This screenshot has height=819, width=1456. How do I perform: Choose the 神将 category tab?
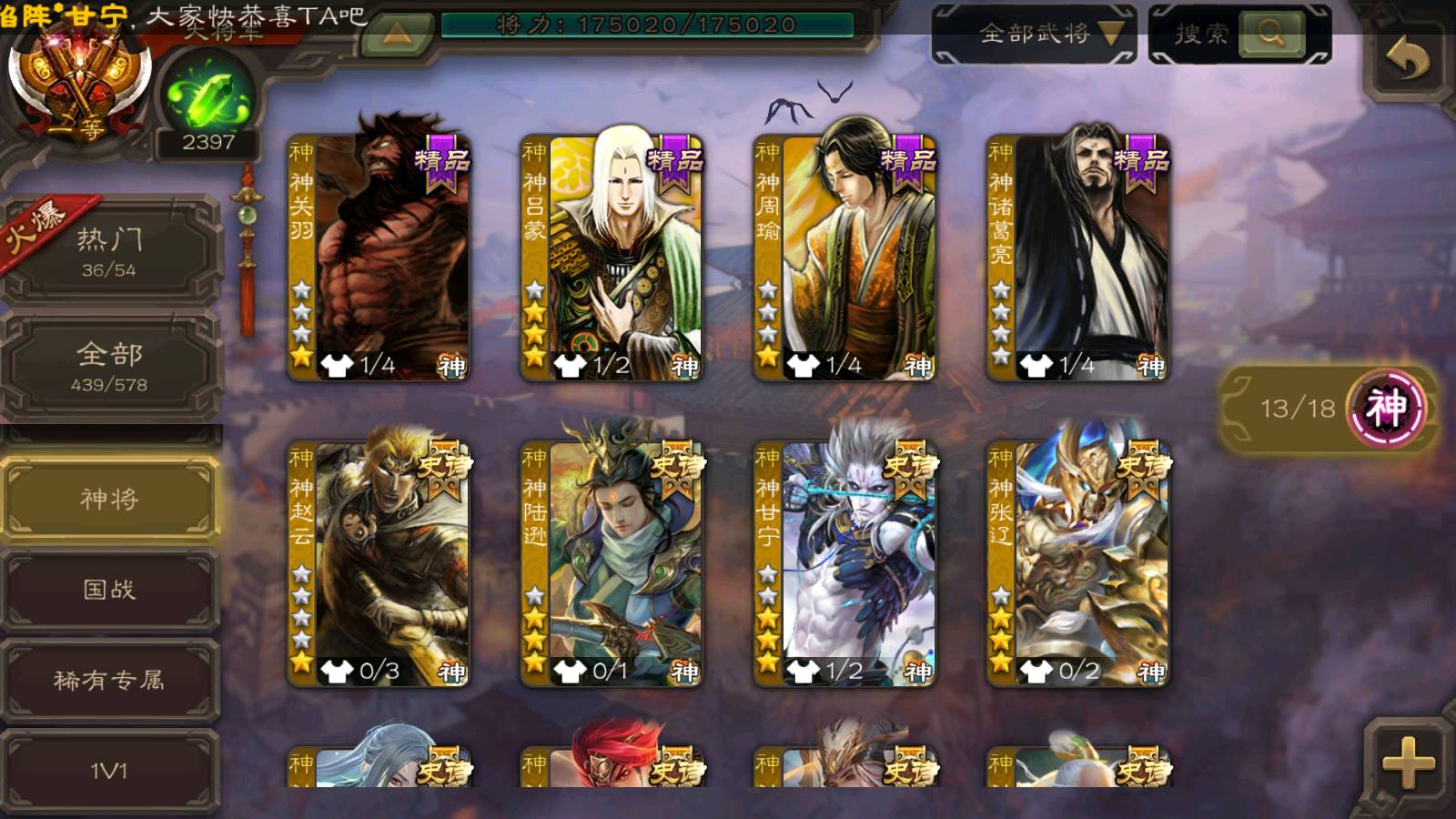coord(109,499)
